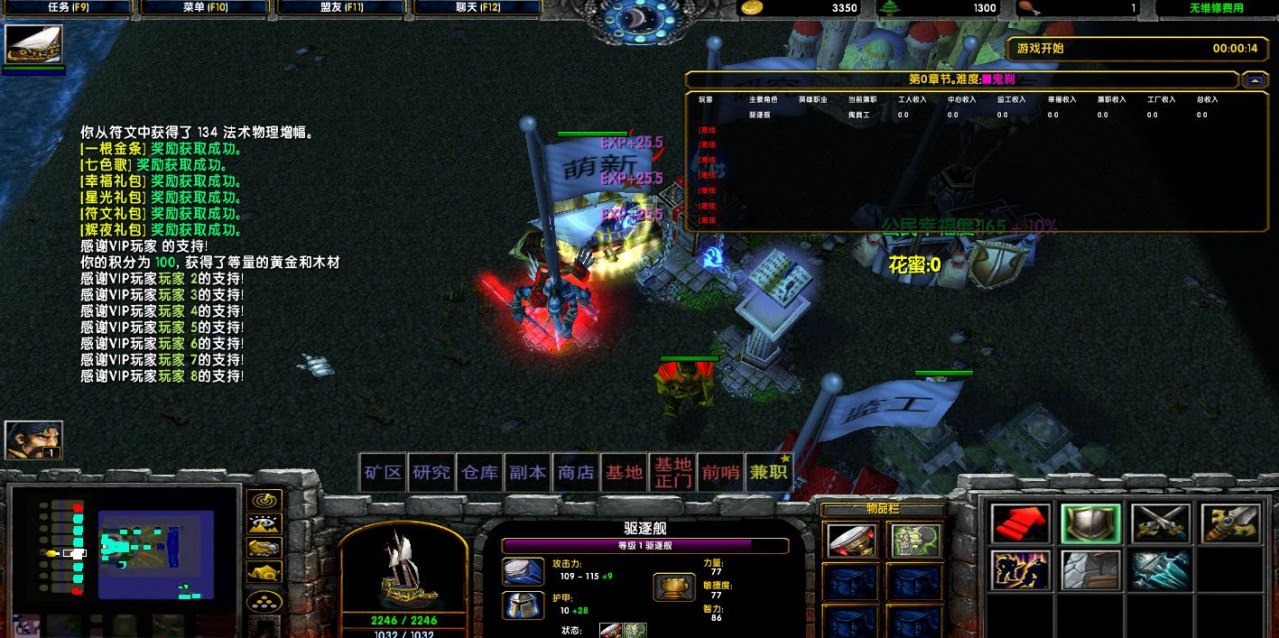Go to the 矿区 mining area
The width and height of the screenshot is (1279, 638).
coord(383,472)
